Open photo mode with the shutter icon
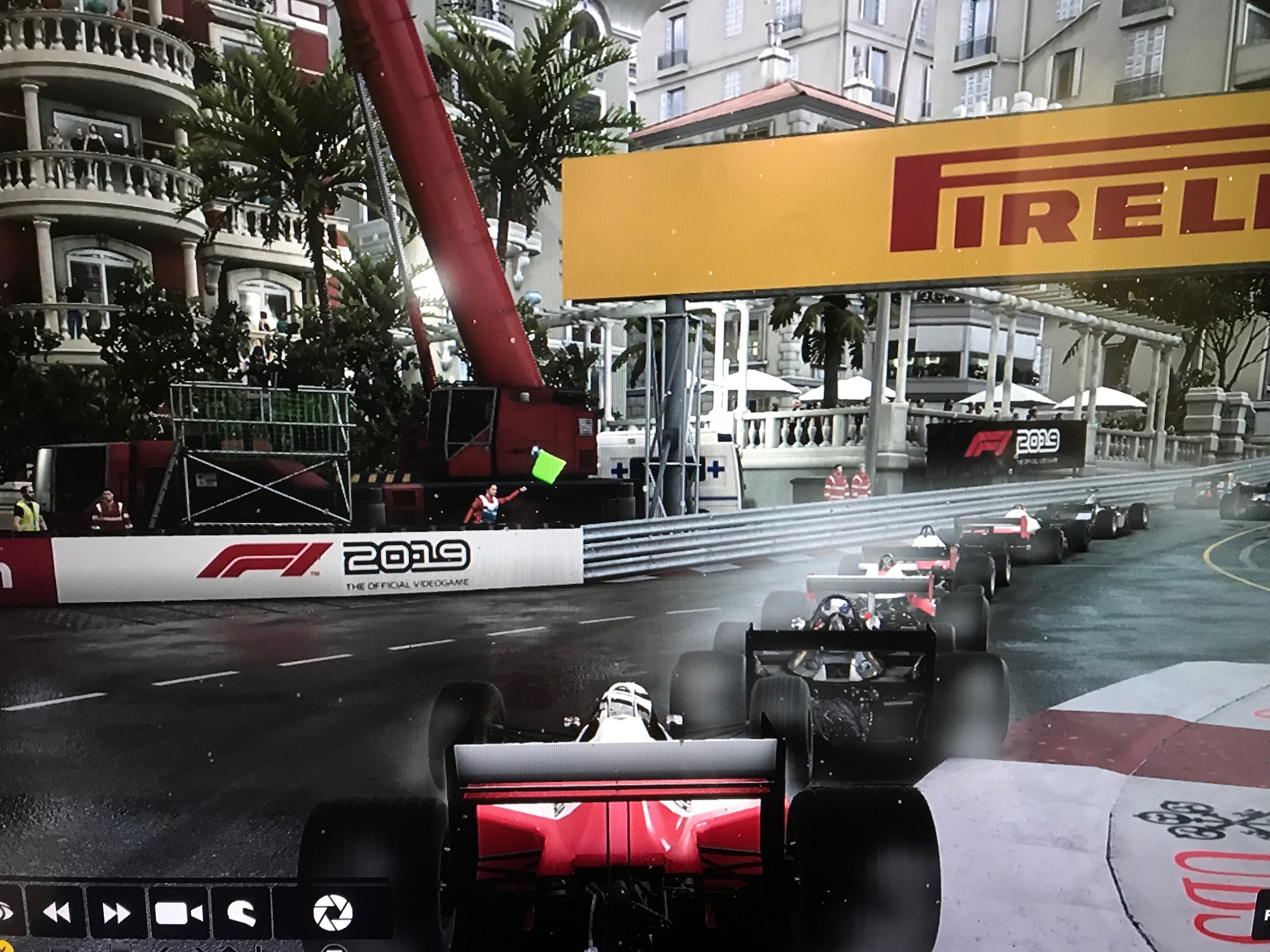 [332, 912]
